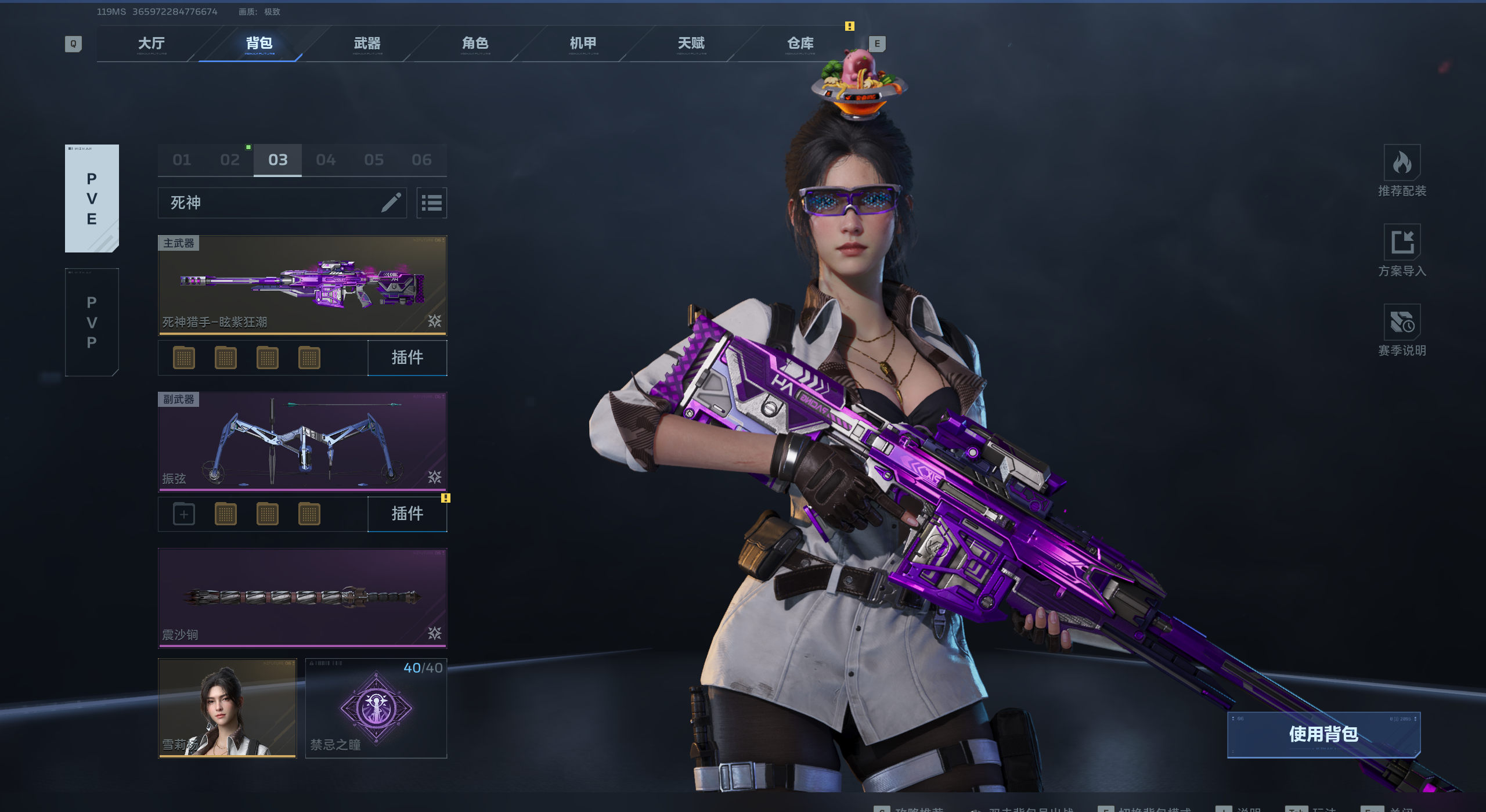Open the 天赋 talent tab
Screen dimensions: 1486x812
[x=691, y=44]
